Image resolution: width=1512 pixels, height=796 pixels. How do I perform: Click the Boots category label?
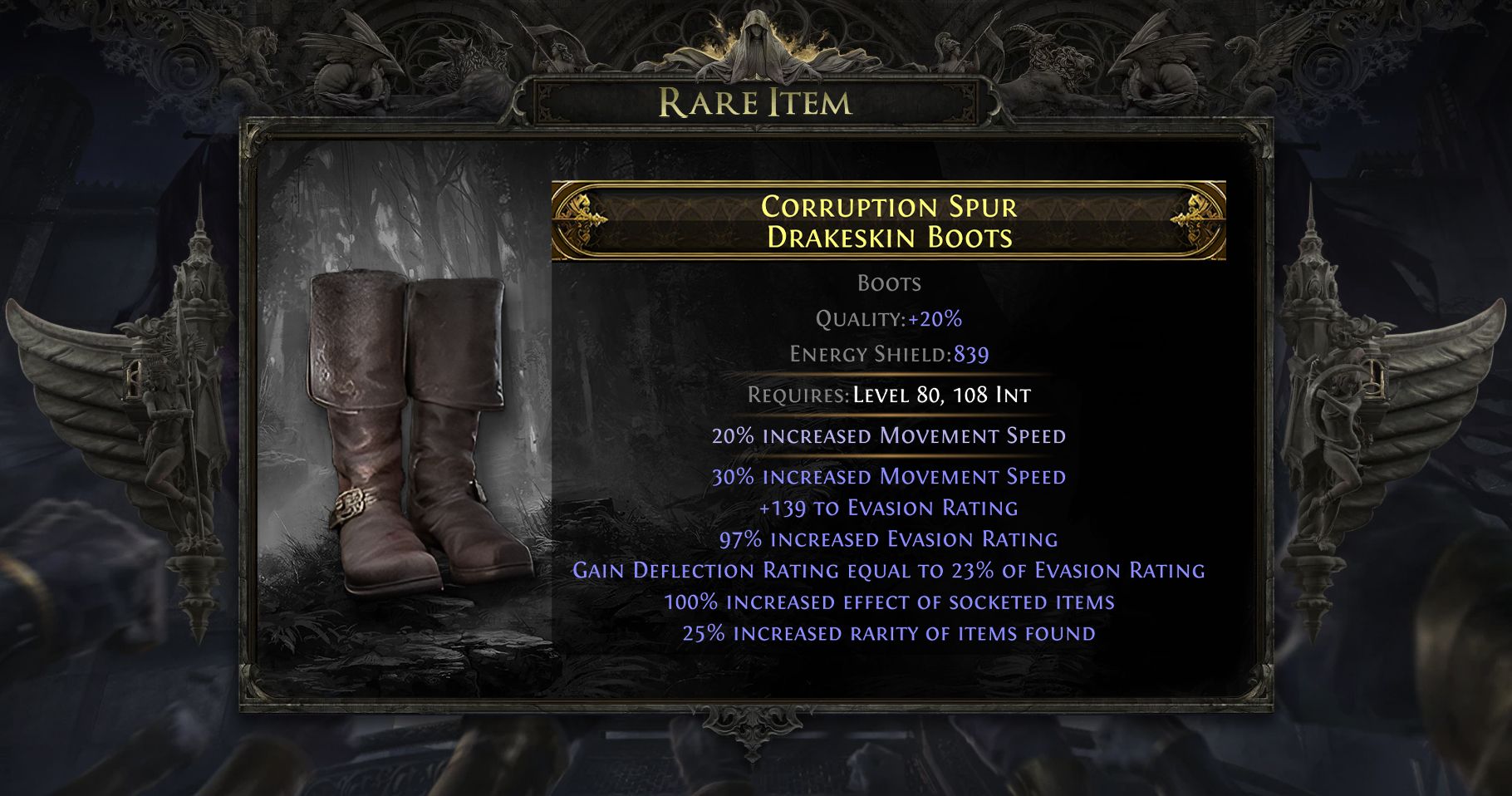[x=889, y=283]
